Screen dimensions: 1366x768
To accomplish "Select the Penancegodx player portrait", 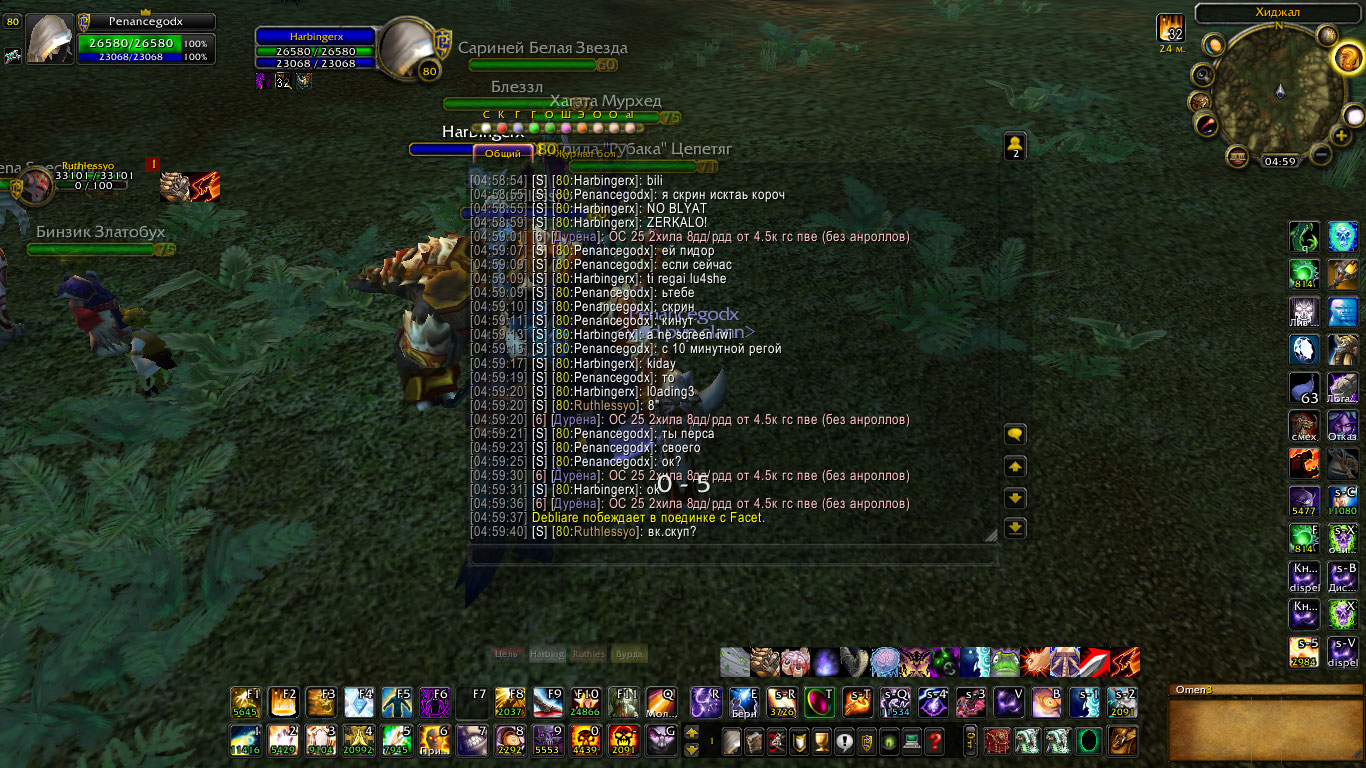I will pos(50,40).
